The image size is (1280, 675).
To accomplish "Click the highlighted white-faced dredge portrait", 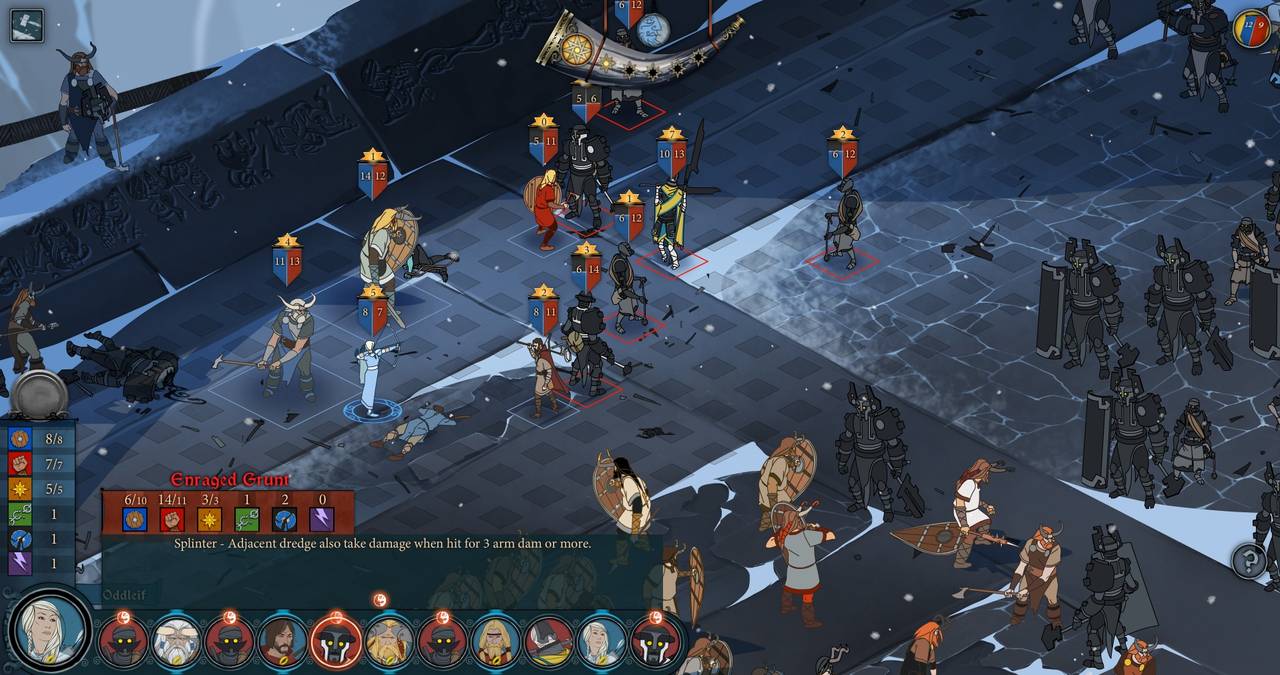I will click(x=336, y=642).
